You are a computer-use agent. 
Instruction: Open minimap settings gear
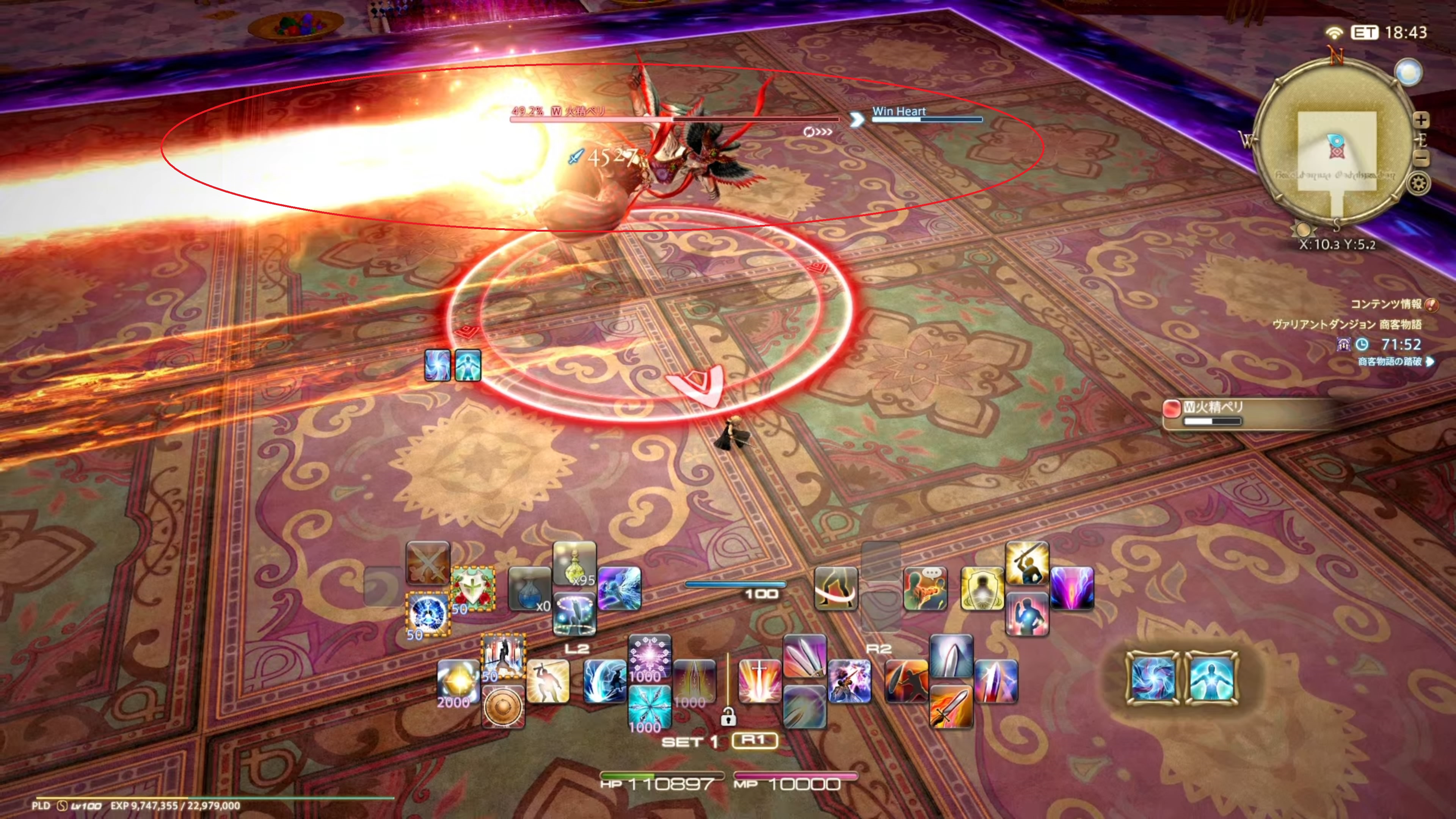1419,184
